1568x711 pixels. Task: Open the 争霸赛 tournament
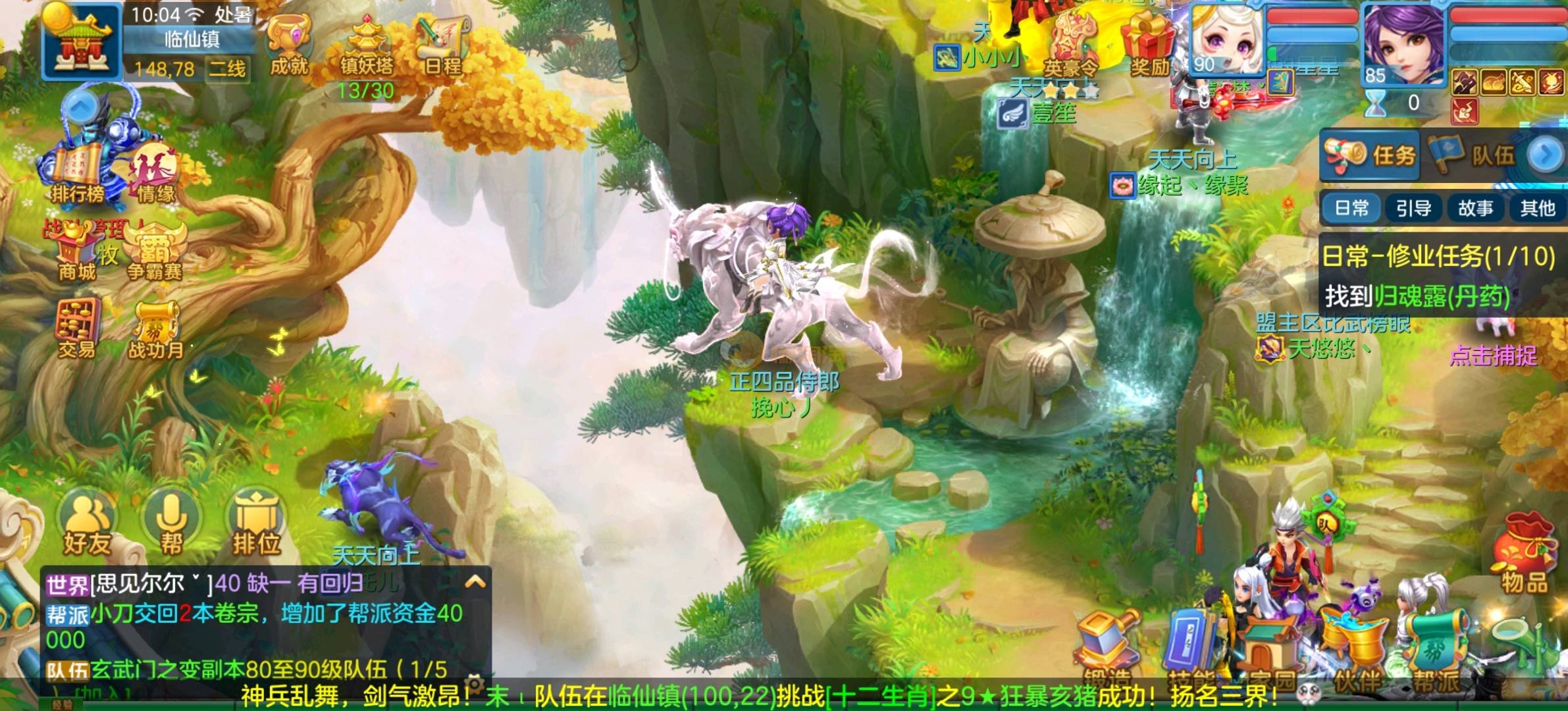point(155,253)
